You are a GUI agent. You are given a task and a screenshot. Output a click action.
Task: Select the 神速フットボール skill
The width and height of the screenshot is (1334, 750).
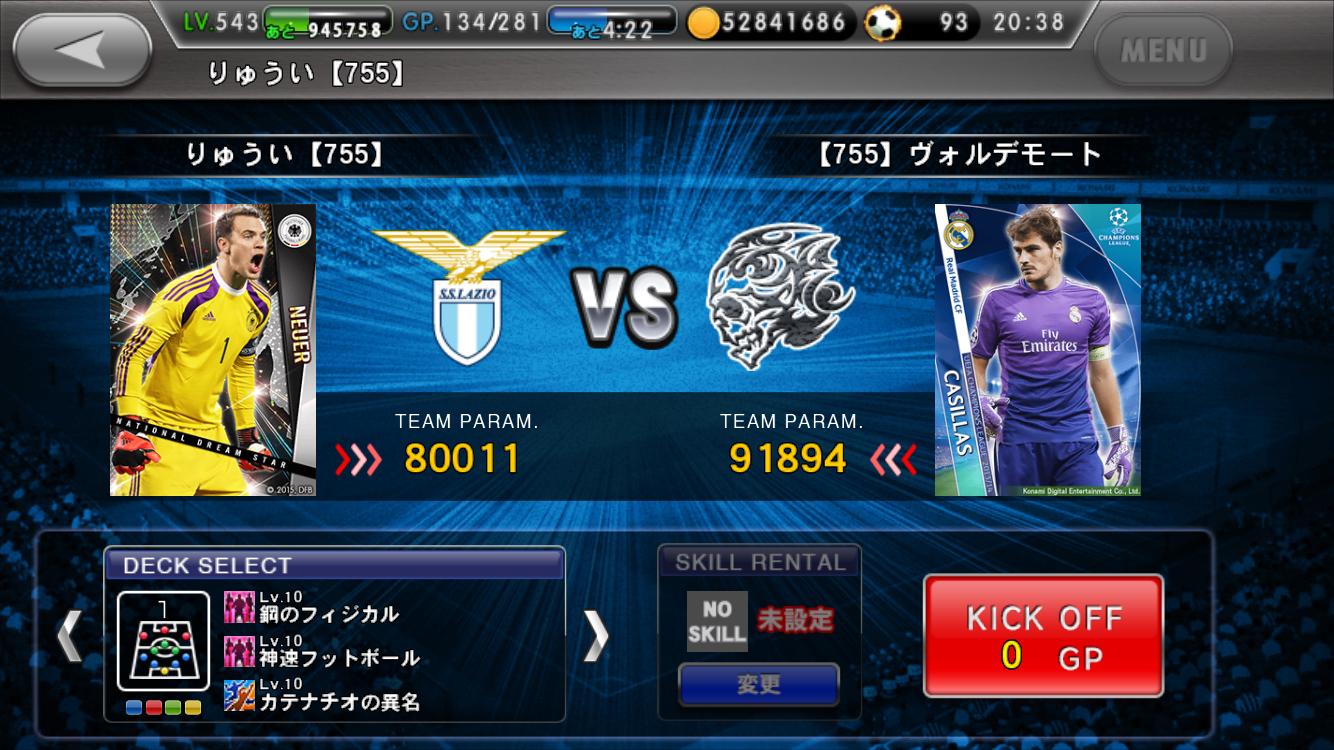[320, 654]
